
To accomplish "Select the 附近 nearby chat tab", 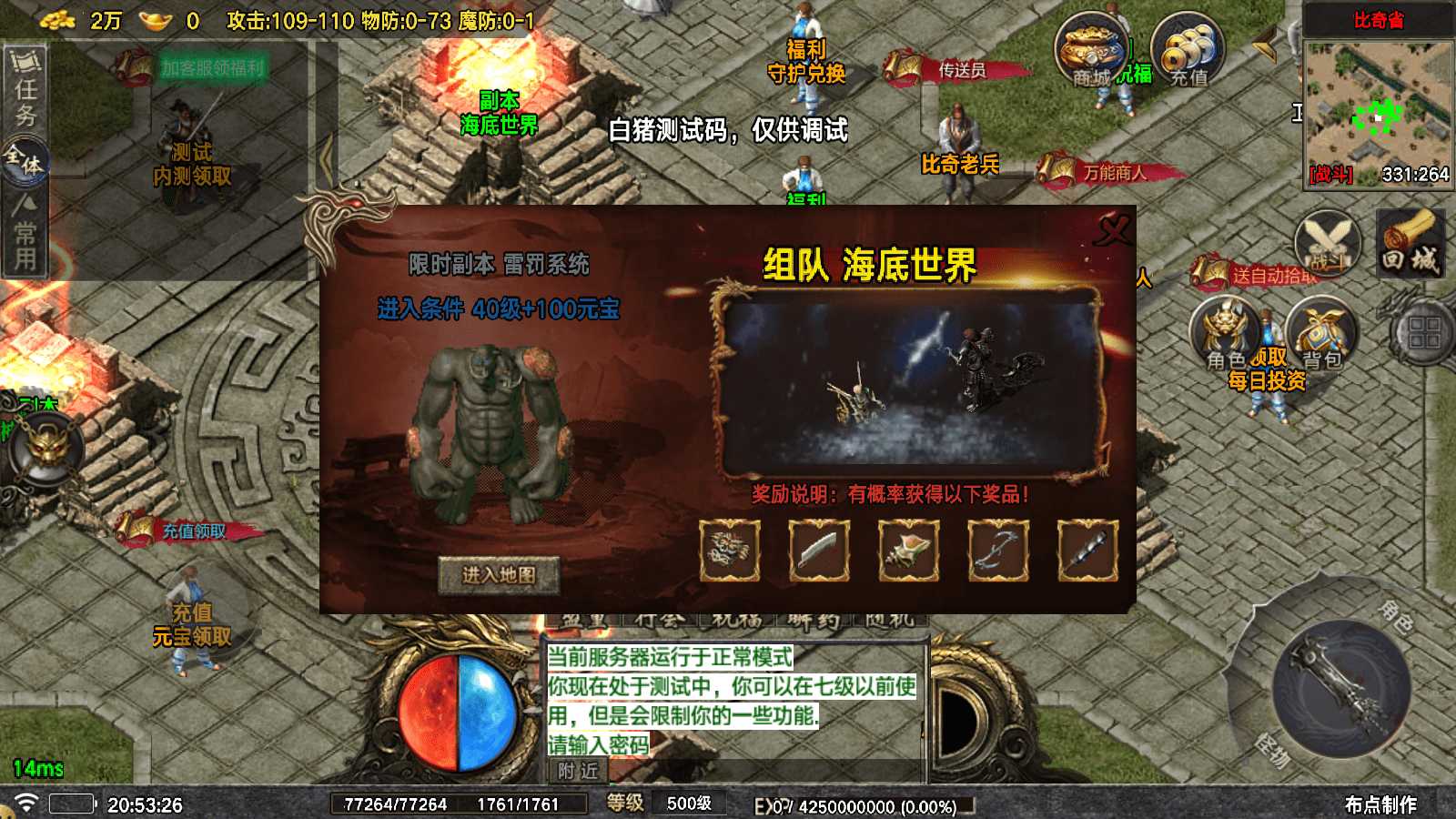I will [x=578, y=772].
